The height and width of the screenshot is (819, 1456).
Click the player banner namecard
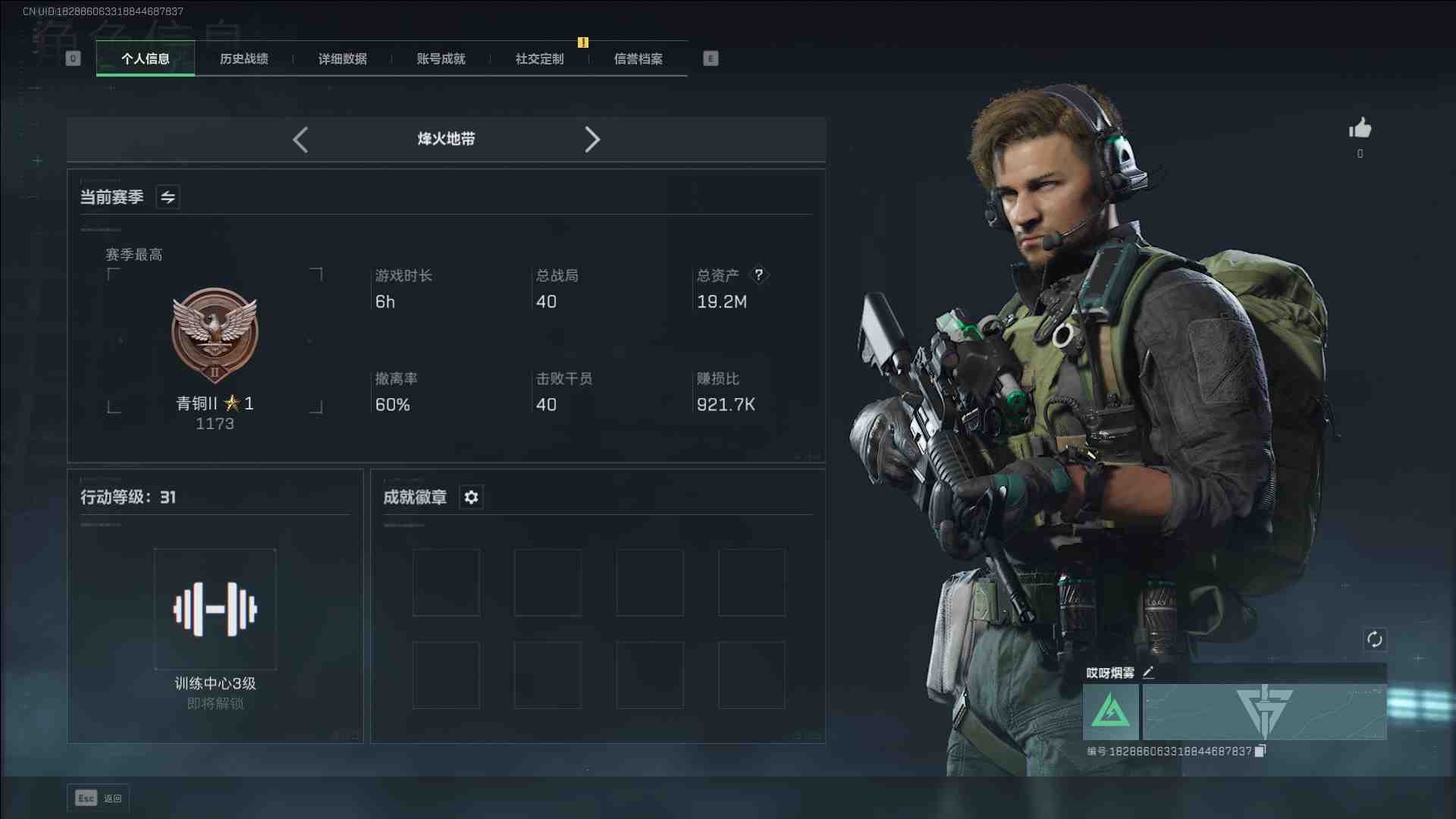[x=1264, y=712]
